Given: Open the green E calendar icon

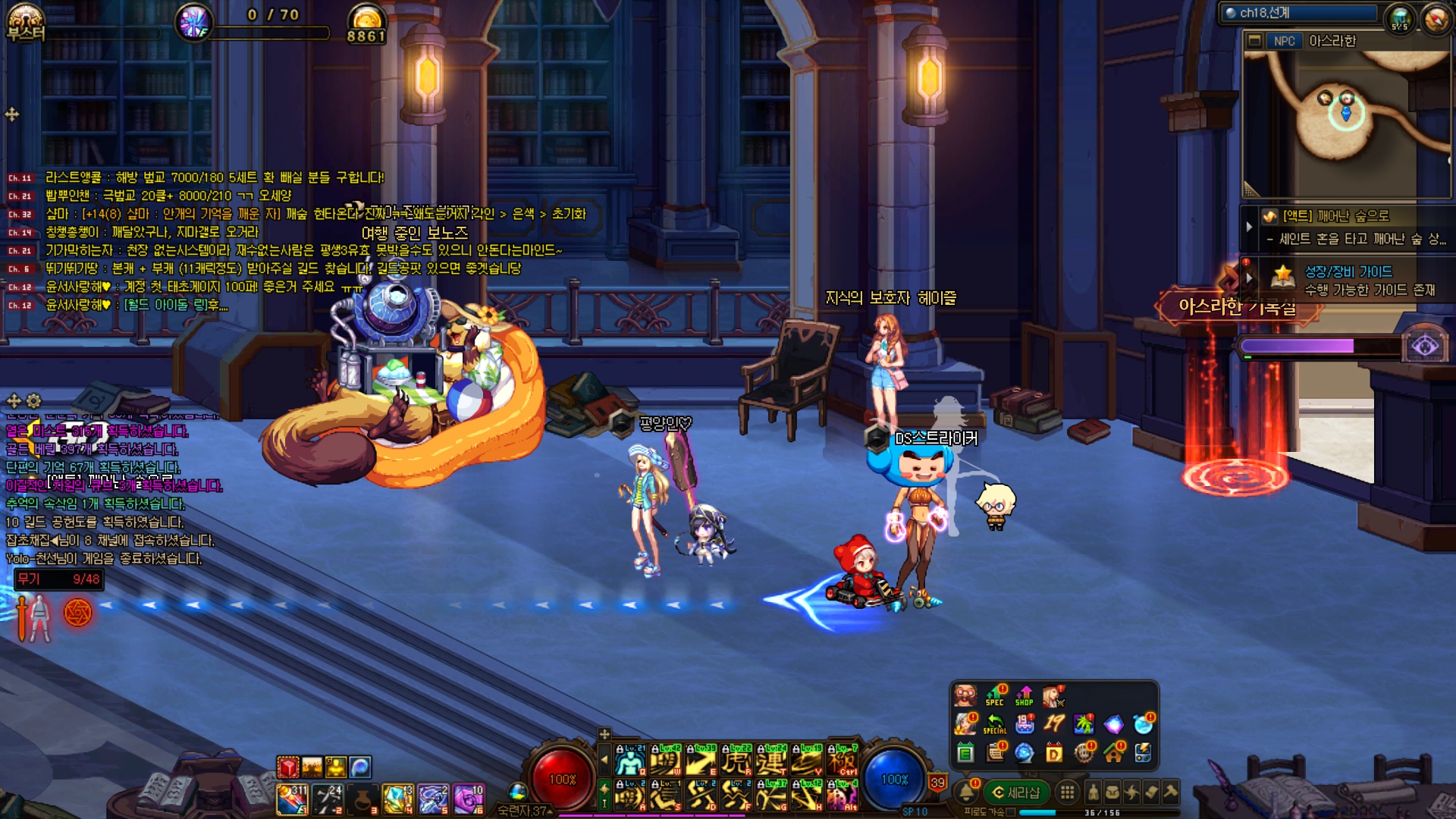Looking at the screenshot, I should pos(965,753).
